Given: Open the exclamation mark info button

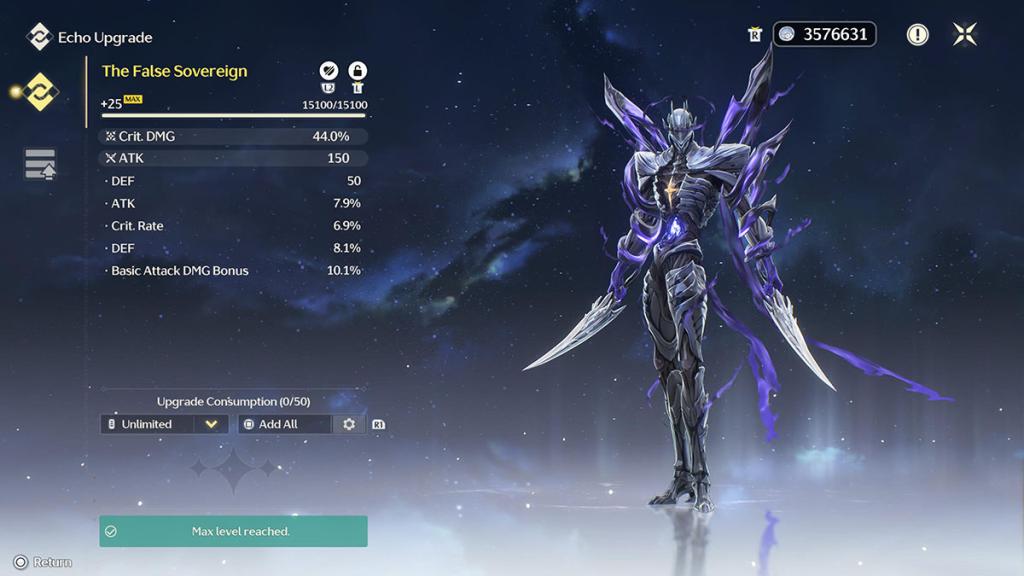Looking at the screenshot, I should click(x=917, y=35).
